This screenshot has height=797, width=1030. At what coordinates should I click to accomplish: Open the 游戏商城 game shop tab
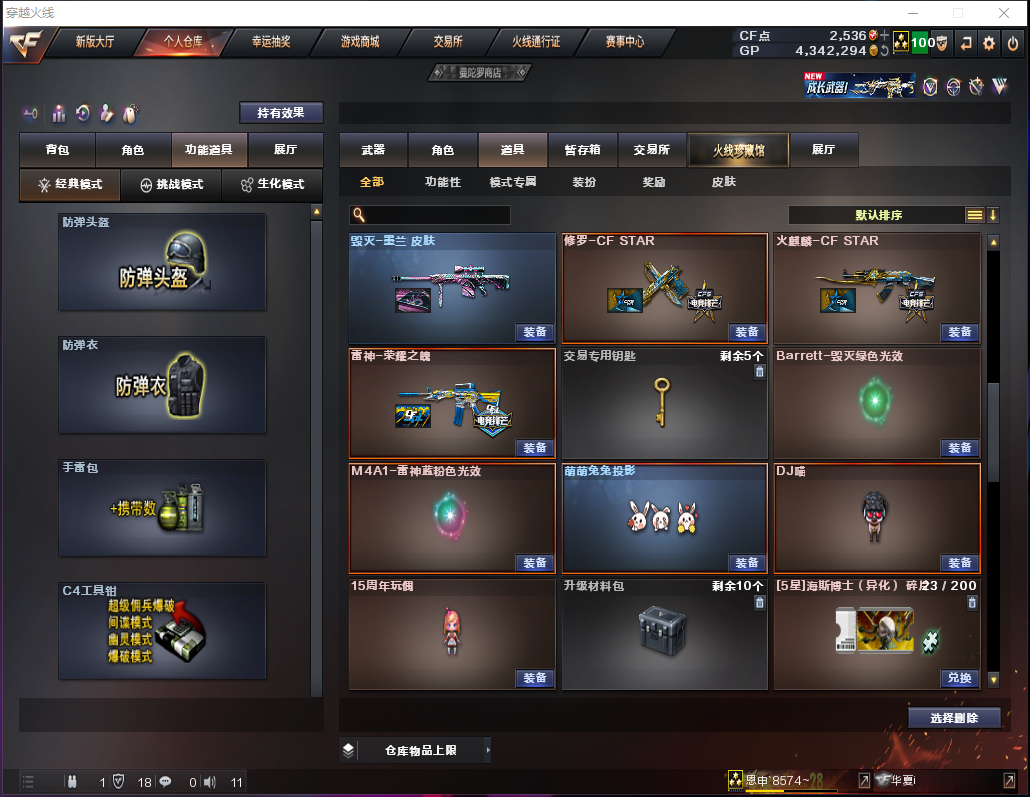point(360,42)
